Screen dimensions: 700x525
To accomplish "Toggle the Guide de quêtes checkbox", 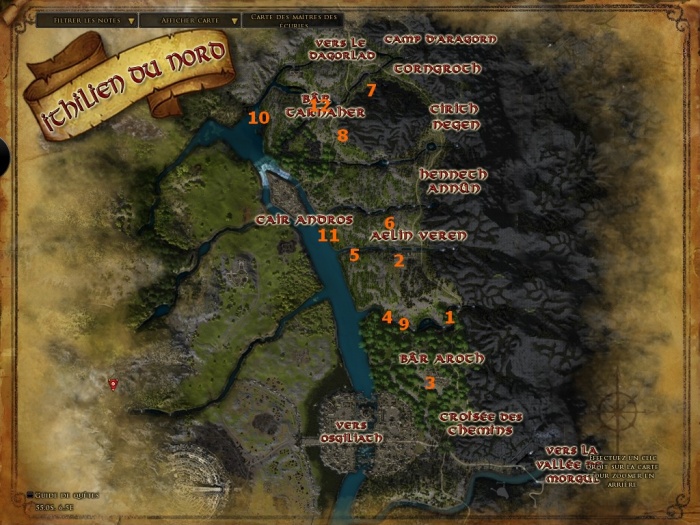I will (31, 494).
